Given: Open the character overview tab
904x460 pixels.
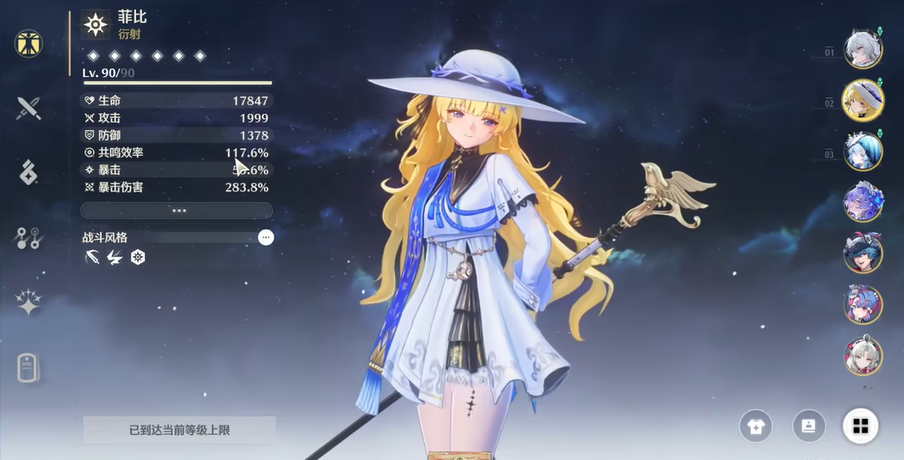Looking at the screenshot, I should (x=28, y=43).
